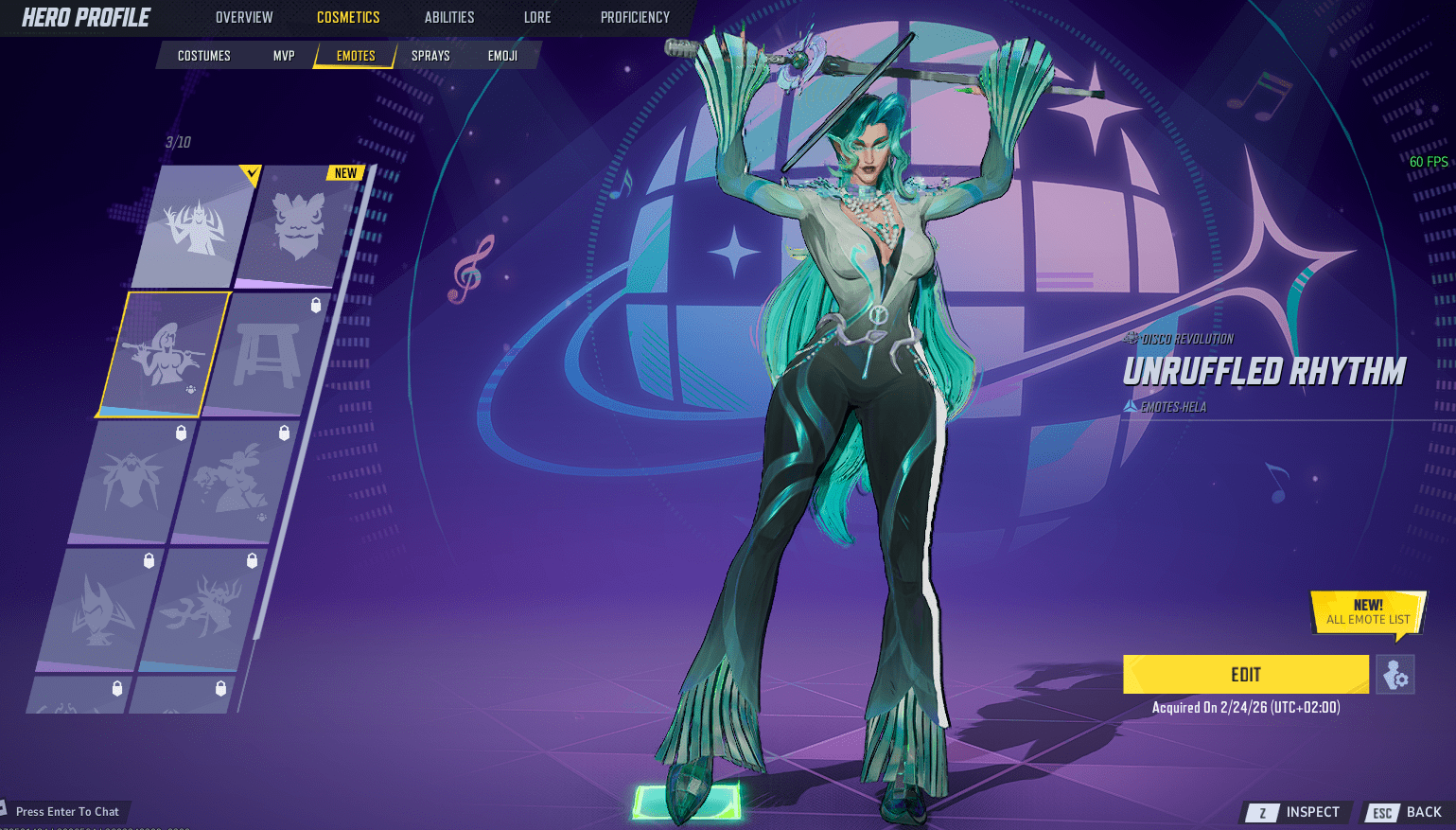Click the character gear icon beside Edit
Image resolution: width=1456 pixels, height=830 pixels.
click(x=1395, y=675)
